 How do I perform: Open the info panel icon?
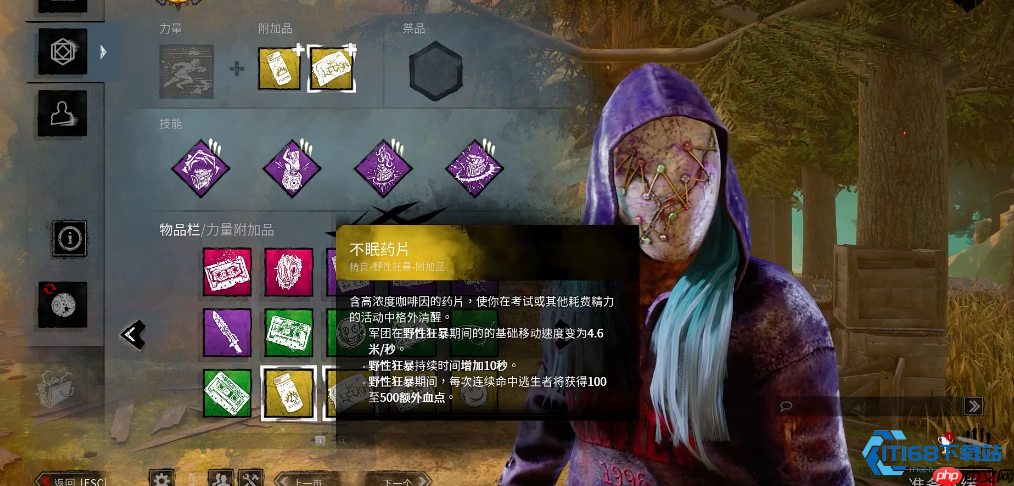pos(70,239)
